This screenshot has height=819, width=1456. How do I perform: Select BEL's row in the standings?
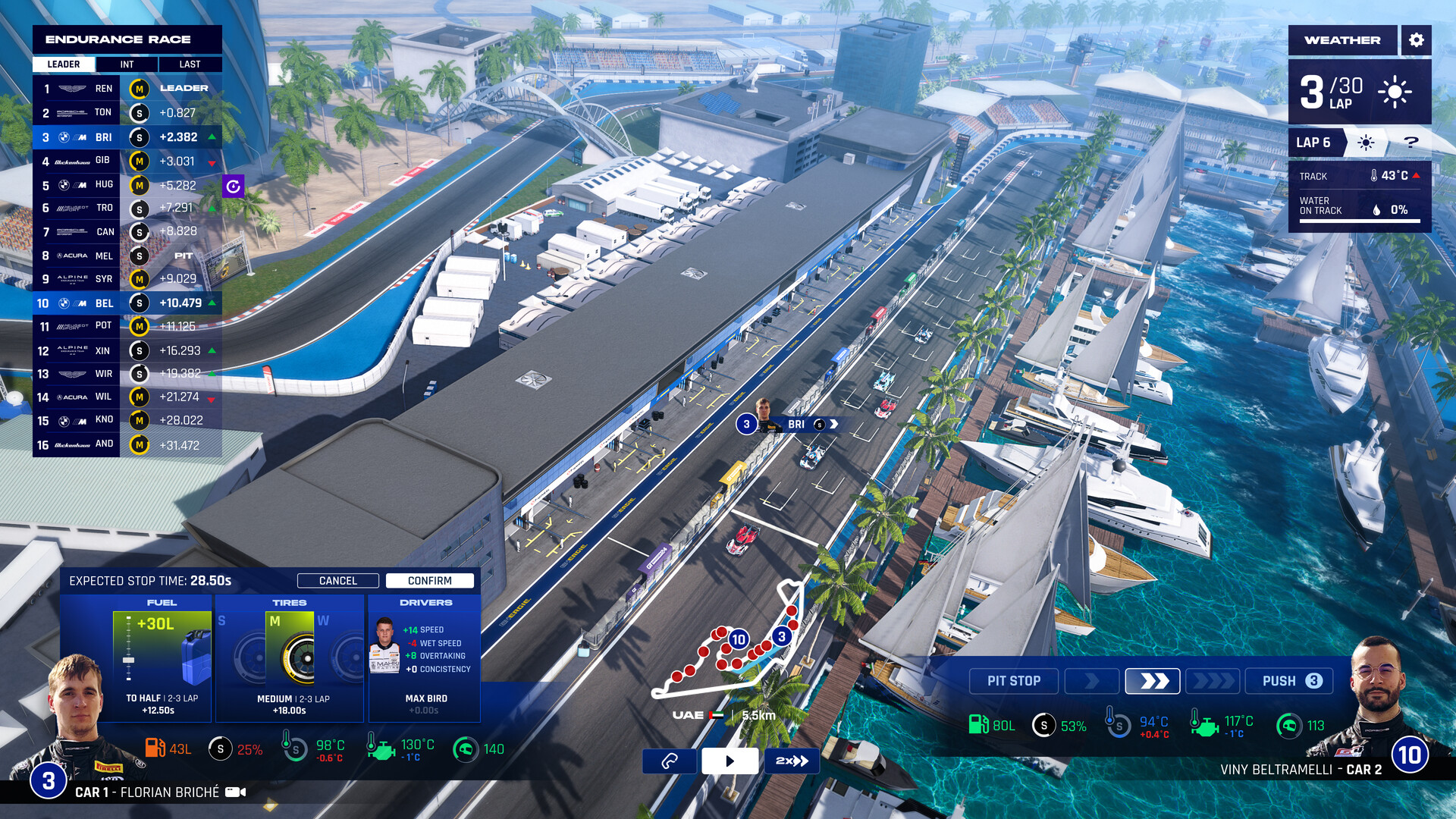(127, 303)
